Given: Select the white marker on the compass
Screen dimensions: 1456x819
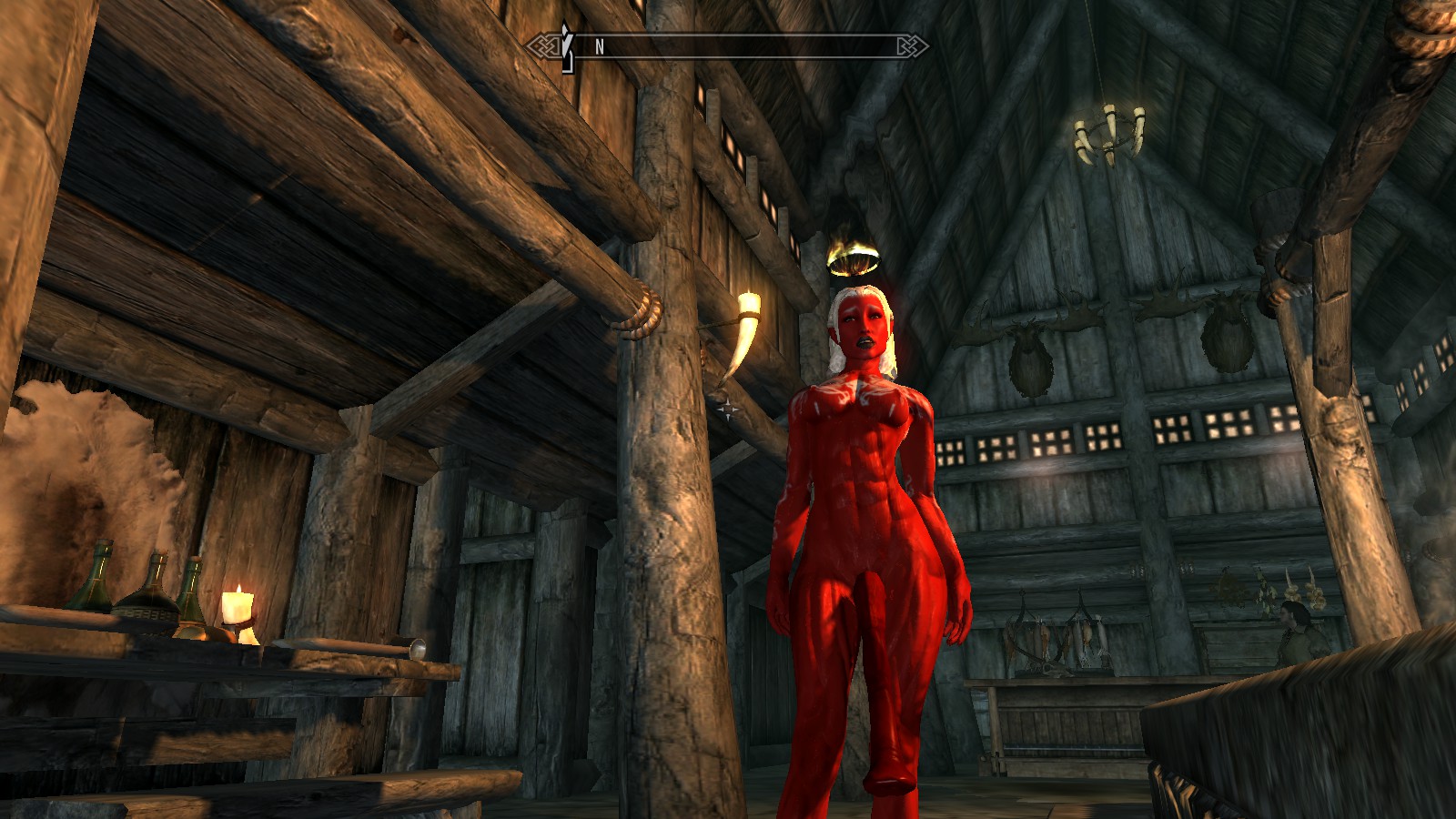Looking at the screenshot, I should 567,45.
